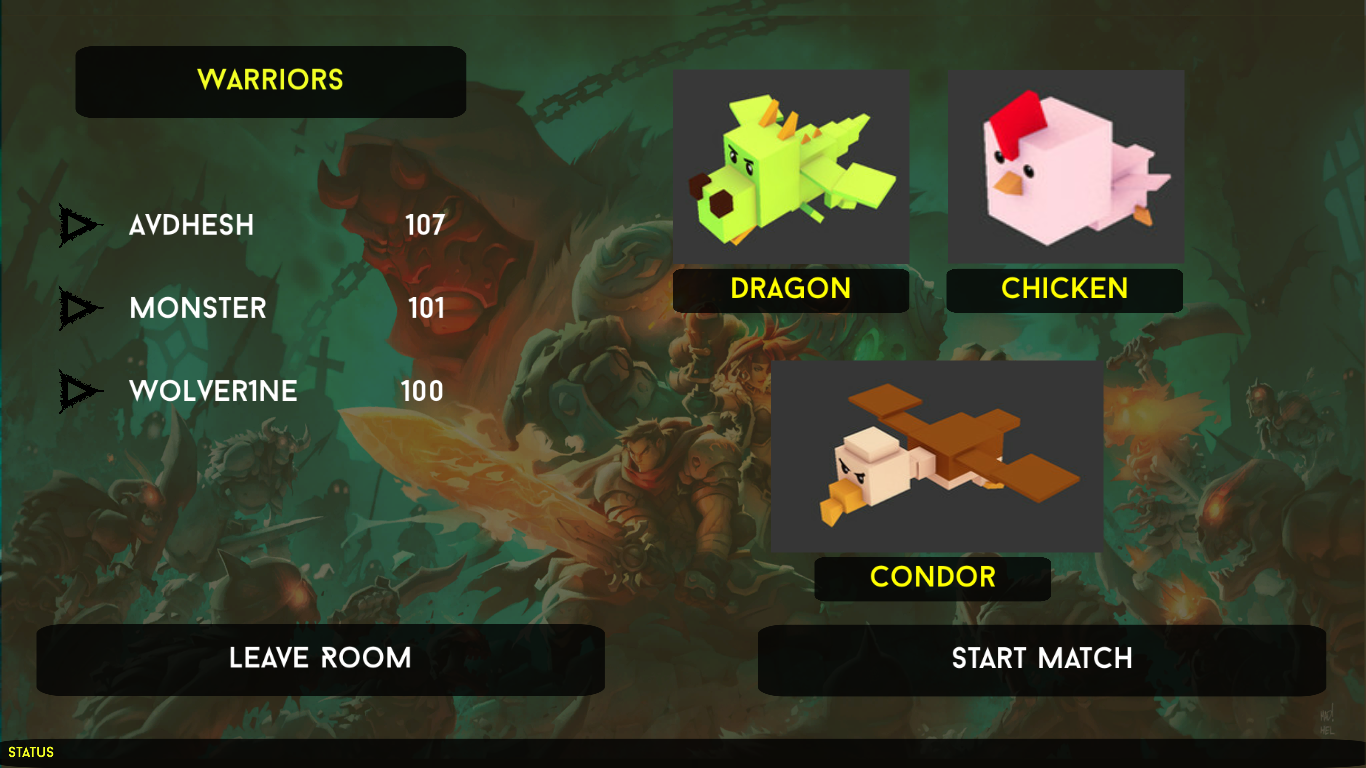Click the Condor name label
1366x768 pixels.
tap(932, 578)
